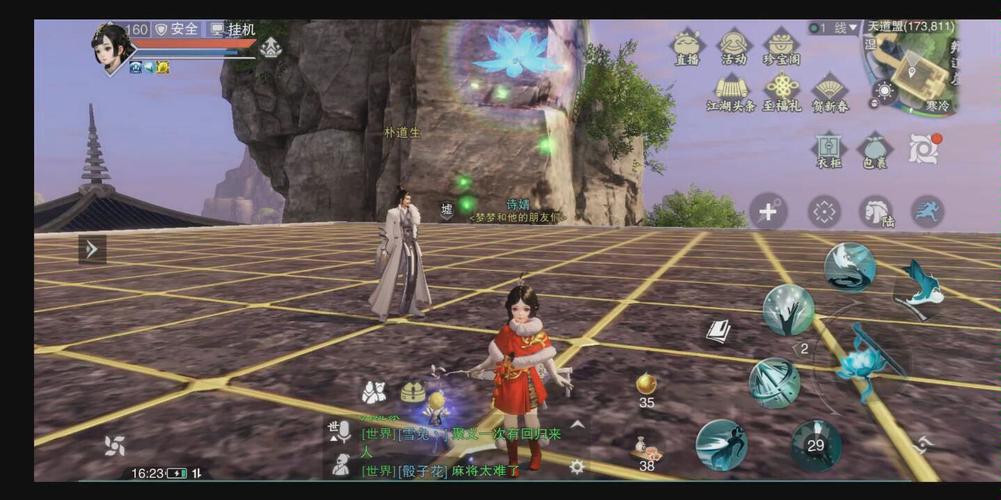Click the player character portrait

(111, 47)
